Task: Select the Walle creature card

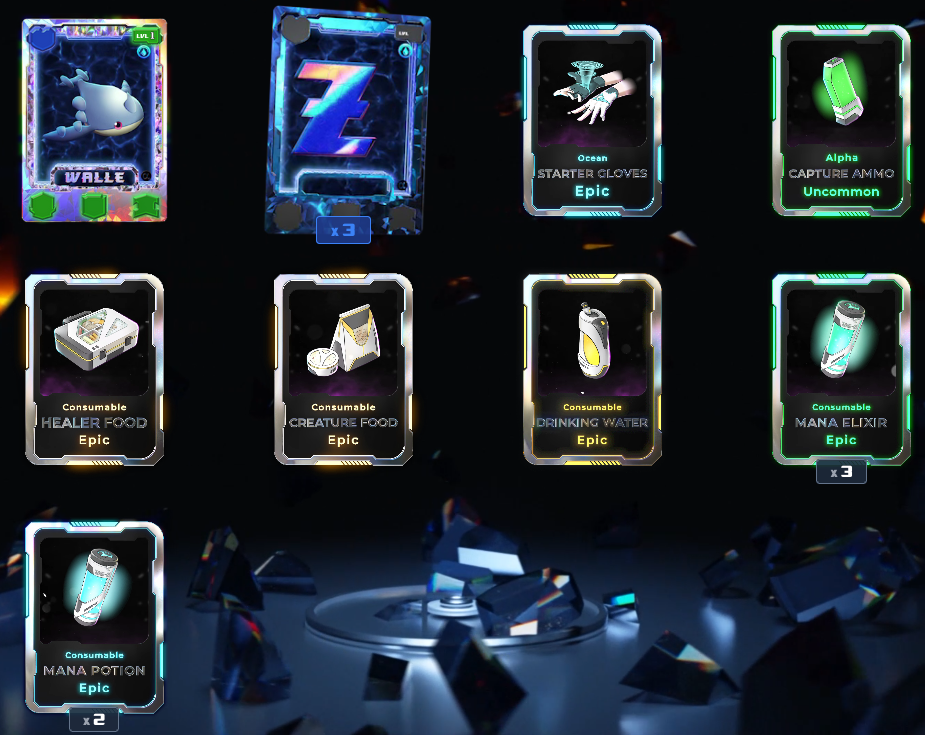Action: (x=95, y=120)
